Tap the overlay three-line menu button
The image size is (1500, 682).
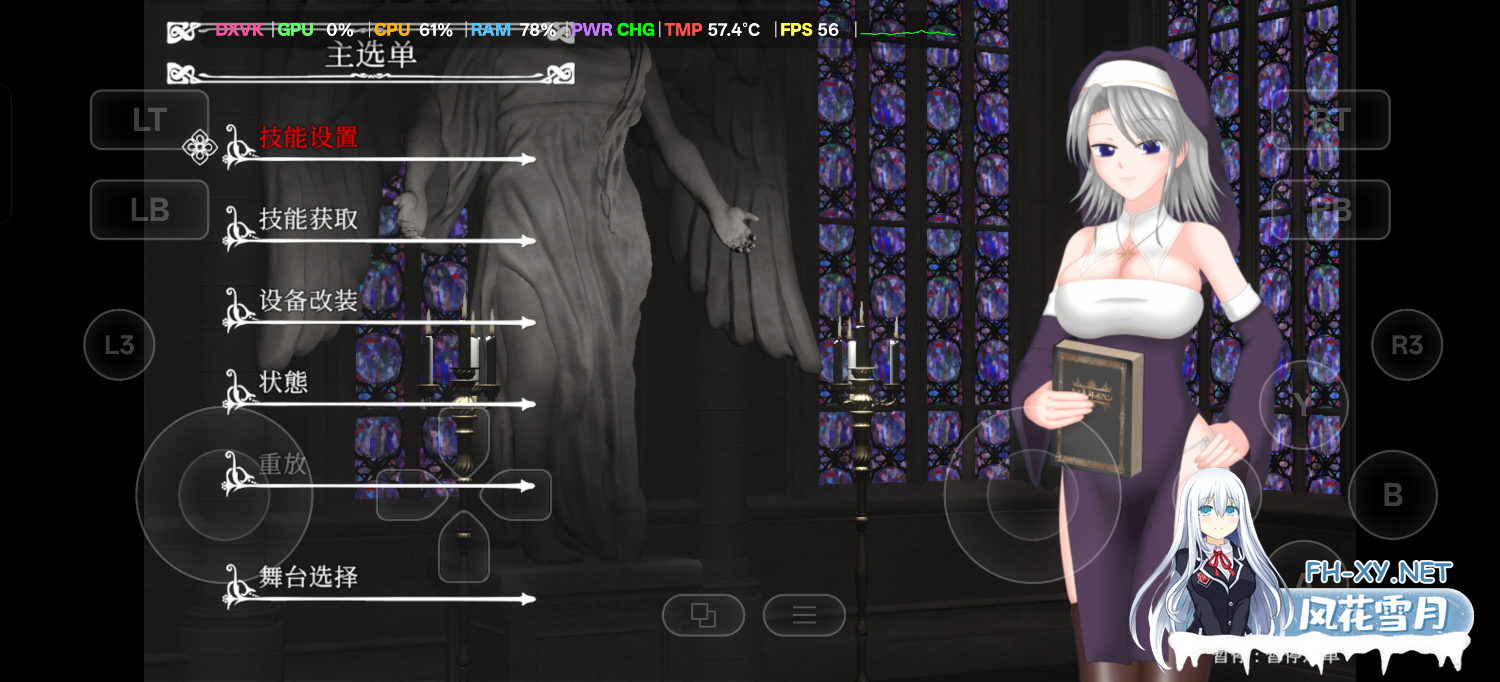coord(804,615)
